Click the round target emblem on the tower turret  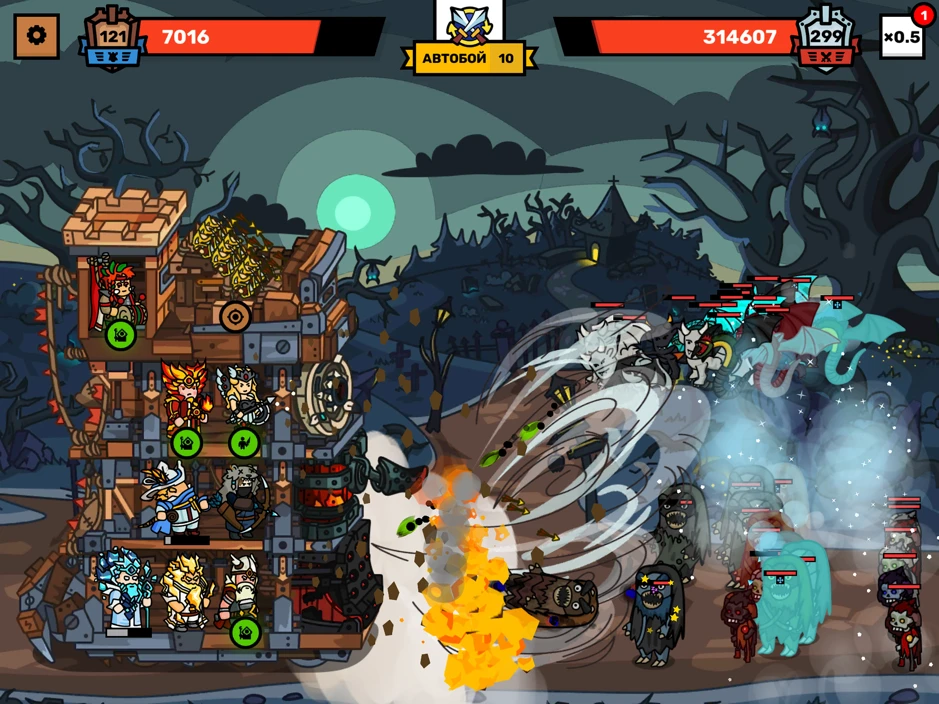tap(236, 317)
